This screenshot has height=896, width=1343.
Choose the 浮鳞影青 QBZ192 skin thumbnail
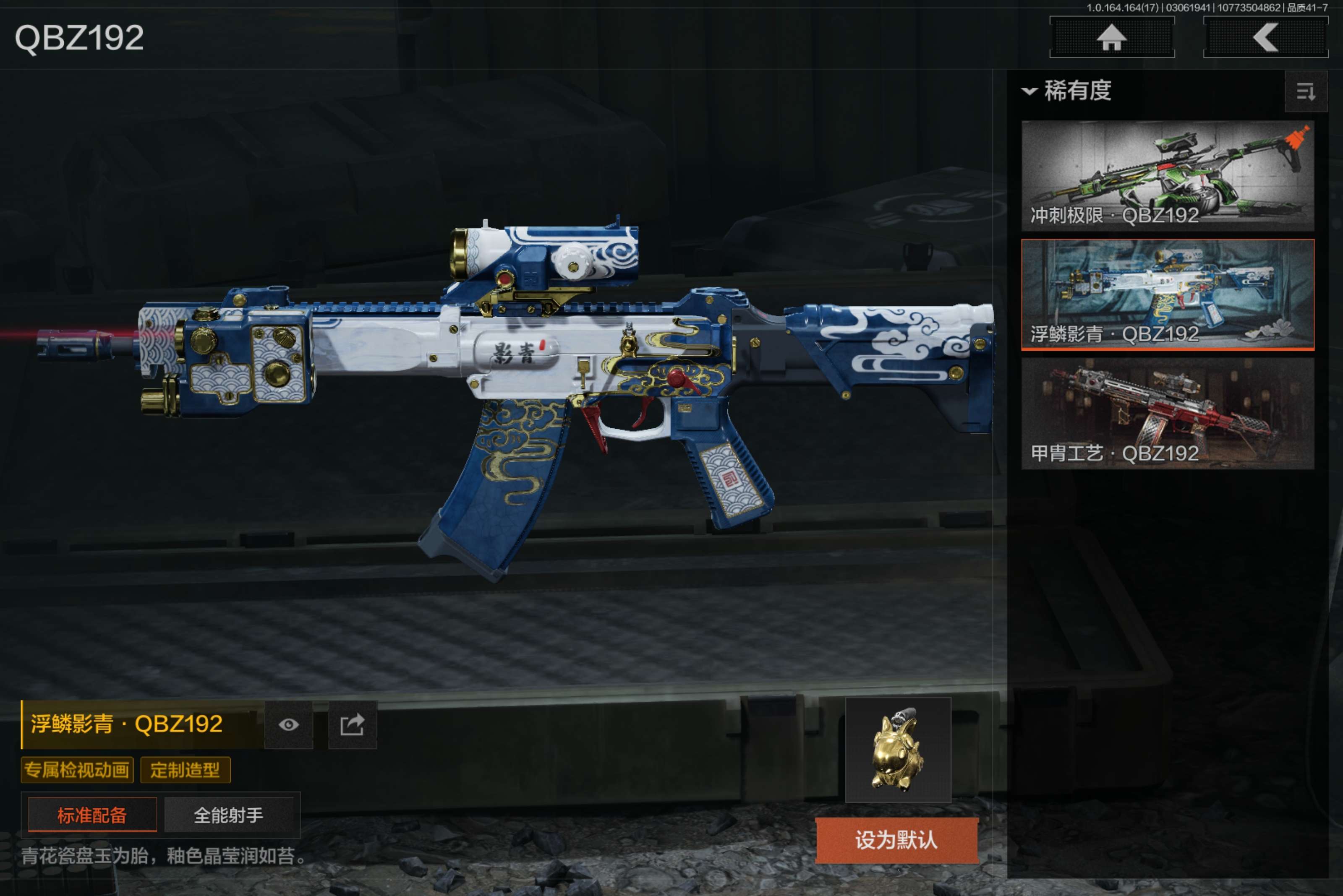(x=1167, y=294)
